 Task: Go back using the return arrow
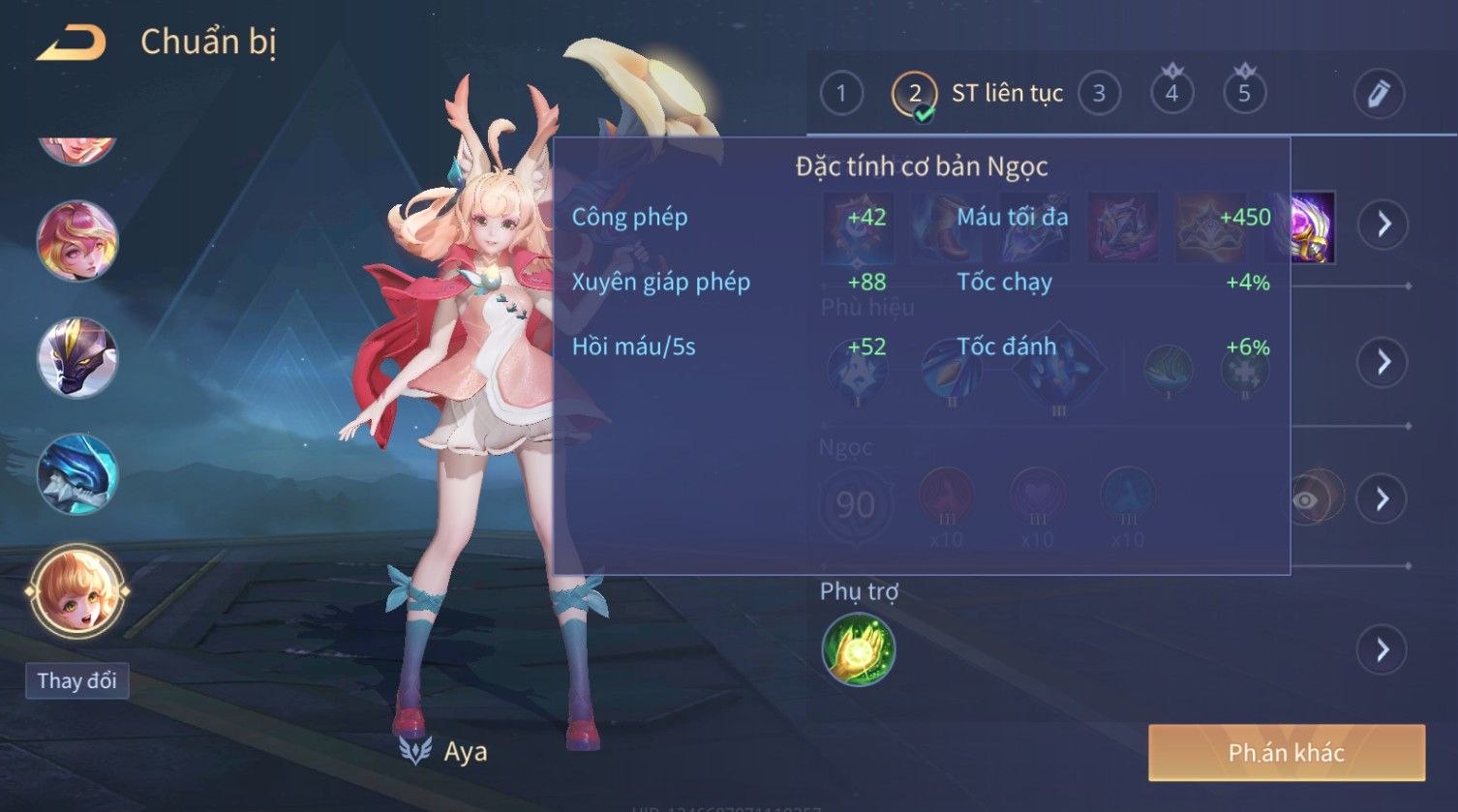pos(71,44)
